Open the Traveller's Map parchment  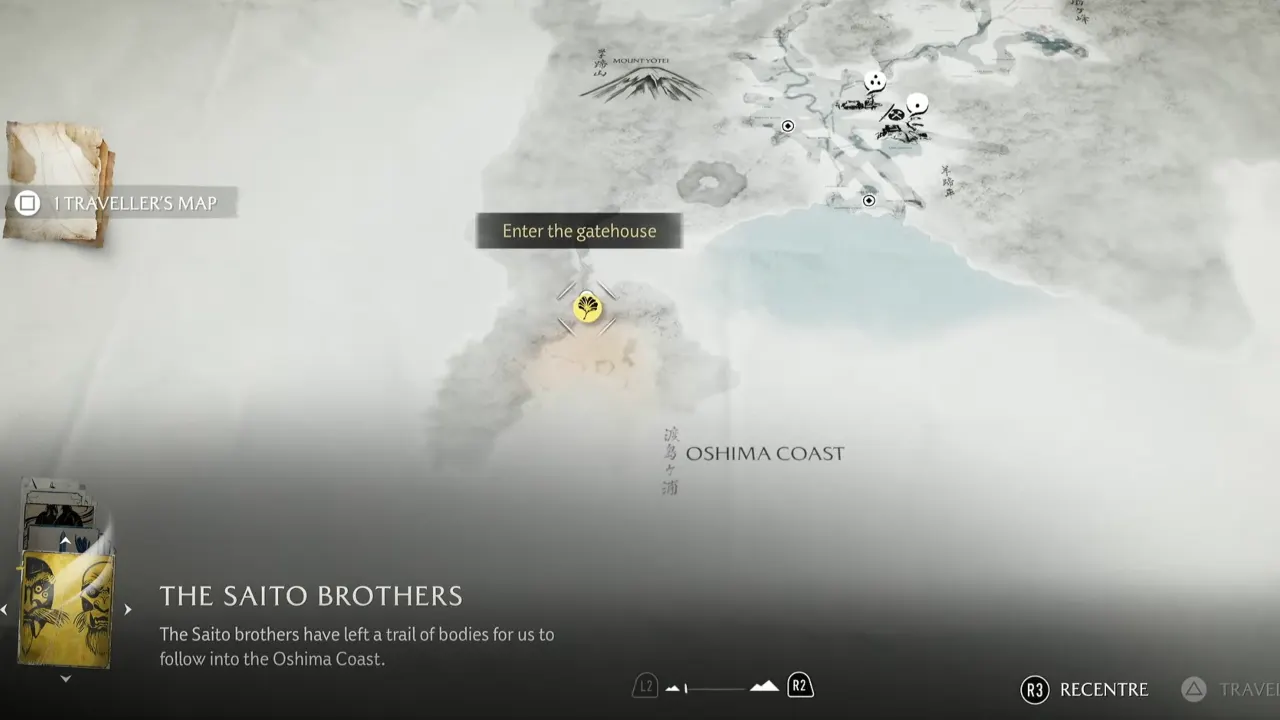(x=58, y=182)
